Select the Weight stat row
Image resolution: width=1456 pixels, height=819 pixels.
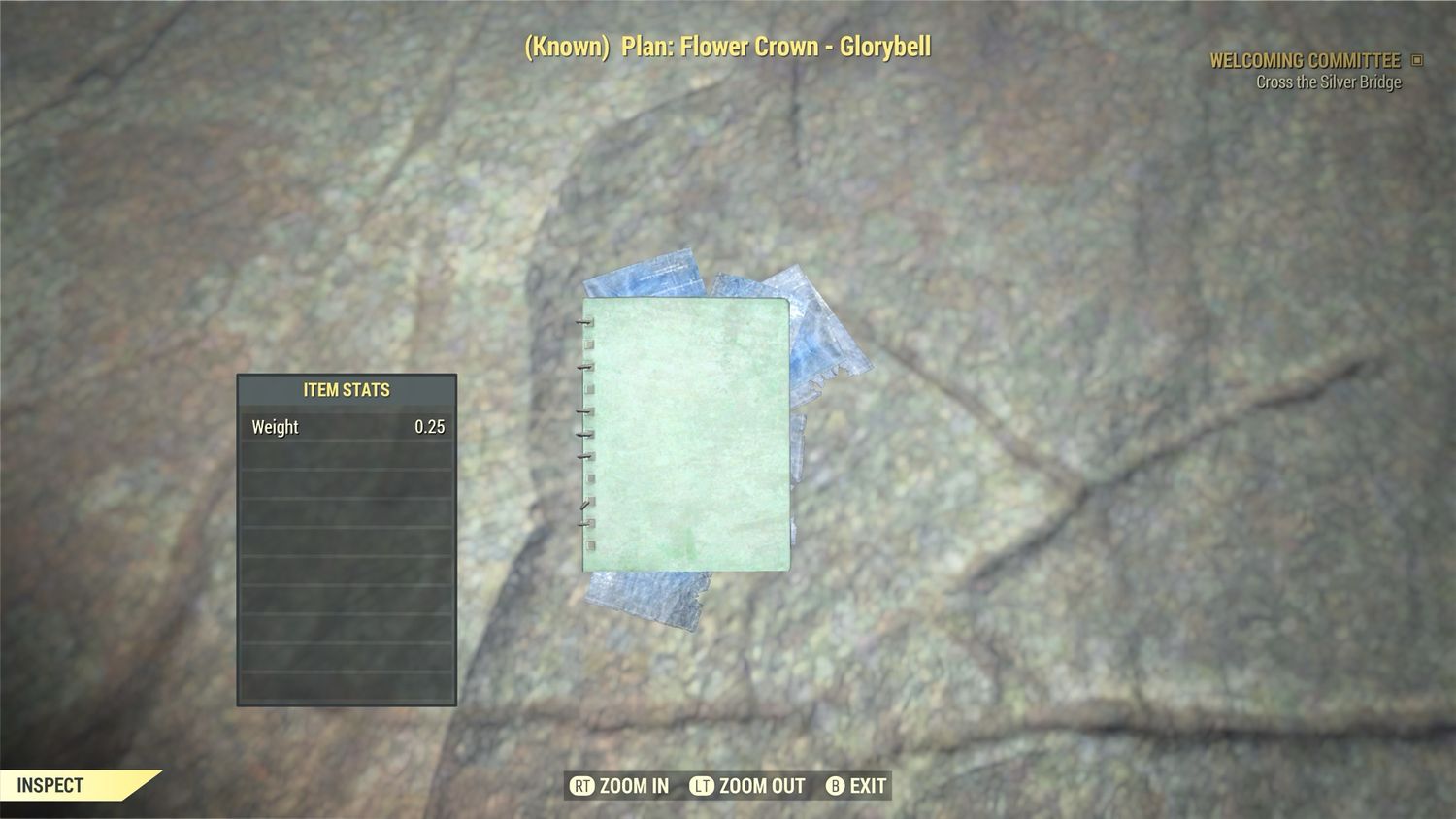point(346,427)
